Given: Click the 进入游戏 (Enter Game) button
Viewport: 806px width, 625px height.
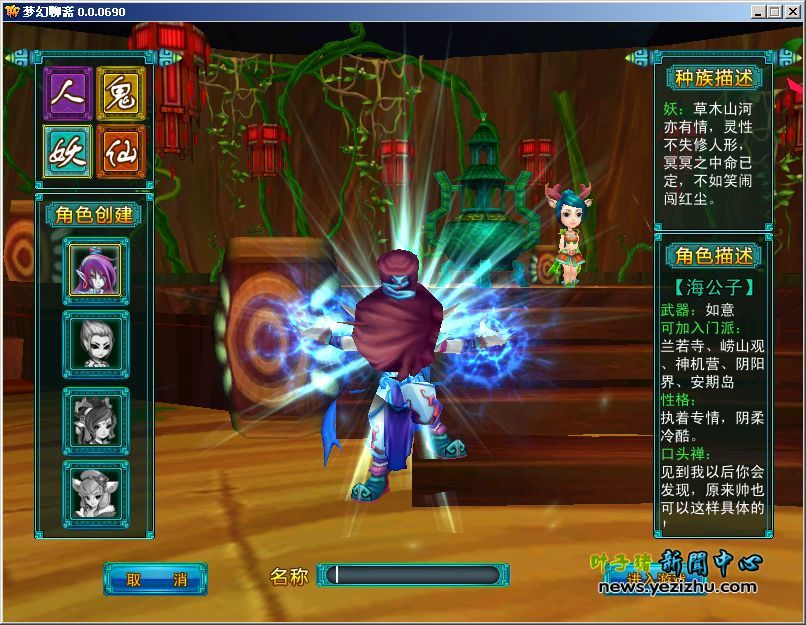Looking at the screenshot, I should pyautogui.click(x=654, y=579).
